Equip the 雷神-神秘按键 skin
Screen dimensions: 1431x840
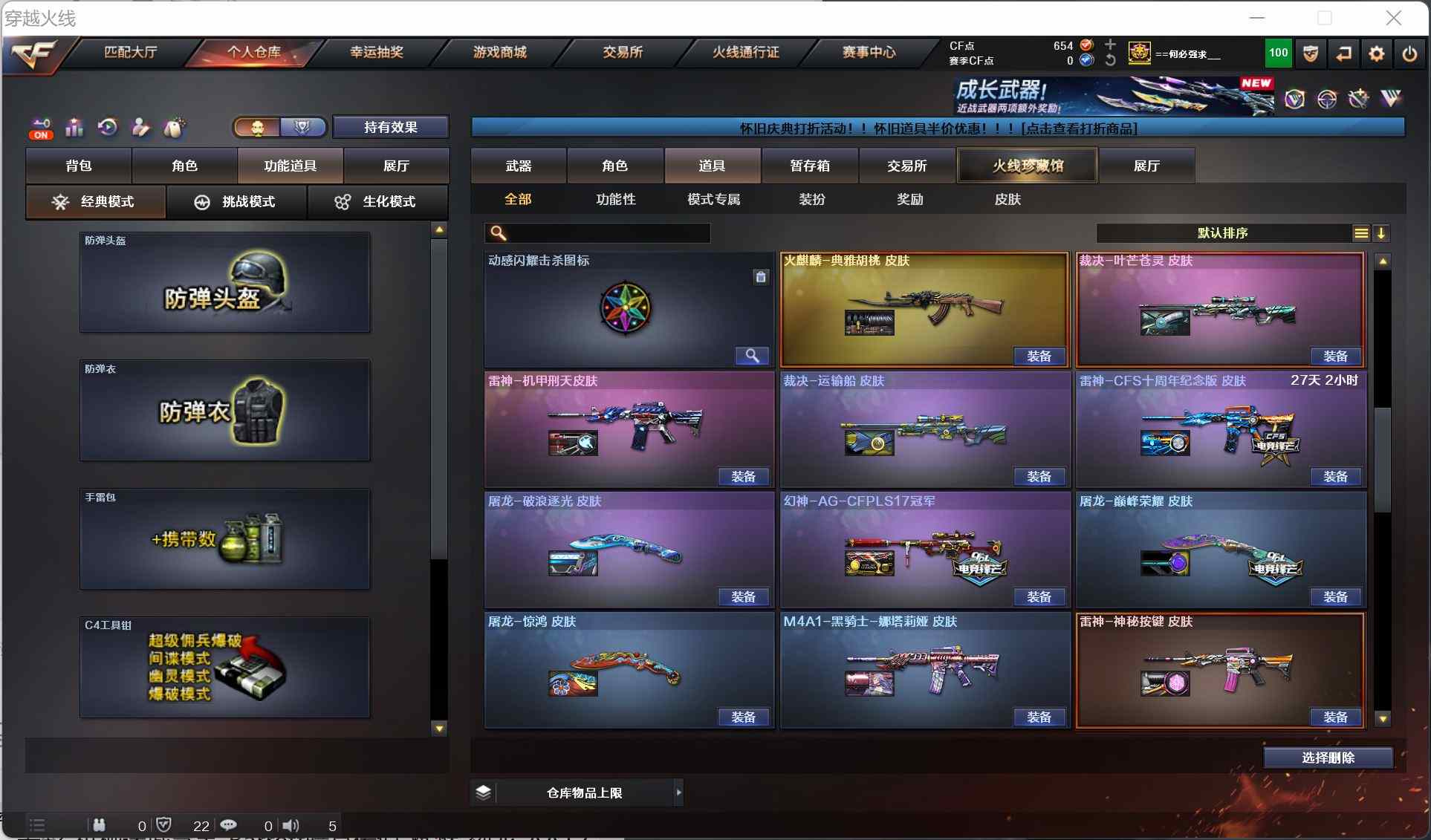(x=1334, y=717)
